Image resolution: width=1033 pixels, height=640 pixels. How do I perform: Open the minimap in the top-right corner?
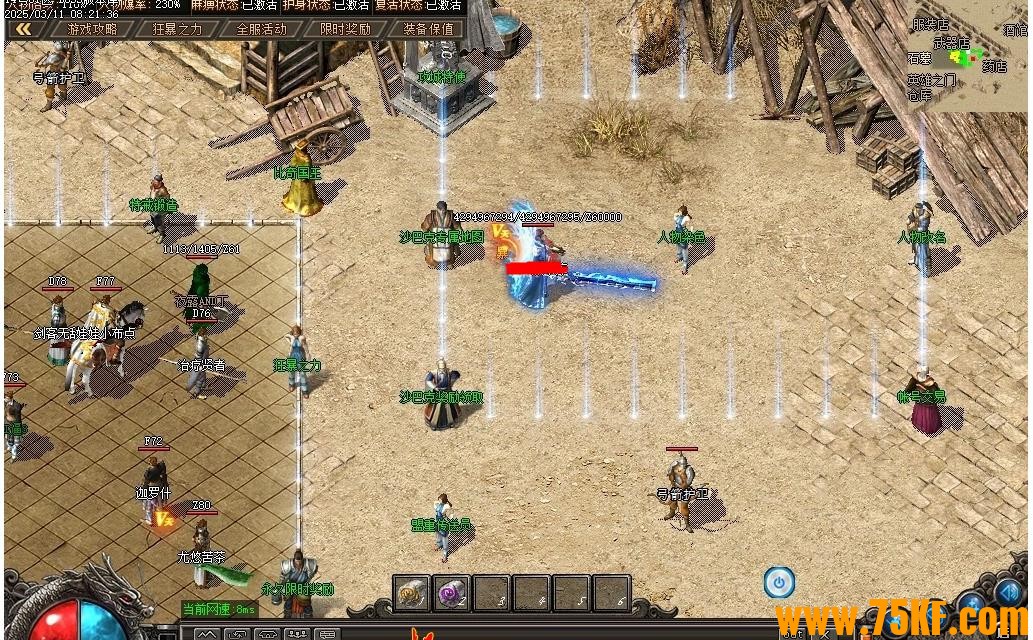(965, 60)
